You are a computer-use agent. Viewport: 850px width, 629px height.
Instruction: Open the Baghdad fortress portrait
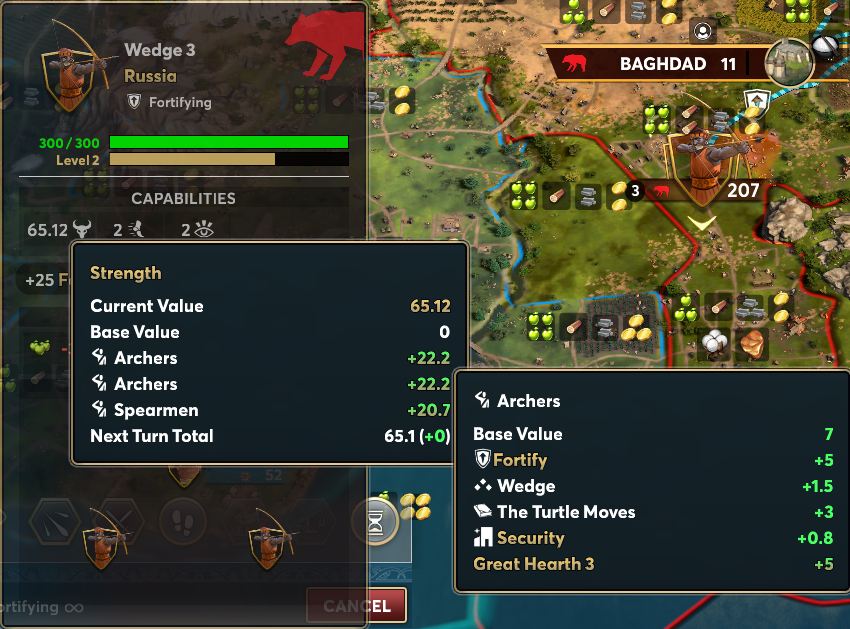[789, 62]
